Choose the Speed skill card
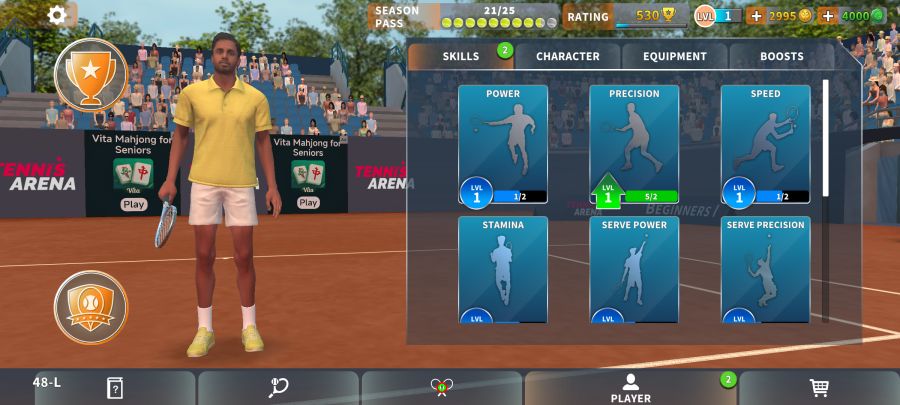Image resolution: width=900 pixels, height=405 pixels. [x=765, y=145]
